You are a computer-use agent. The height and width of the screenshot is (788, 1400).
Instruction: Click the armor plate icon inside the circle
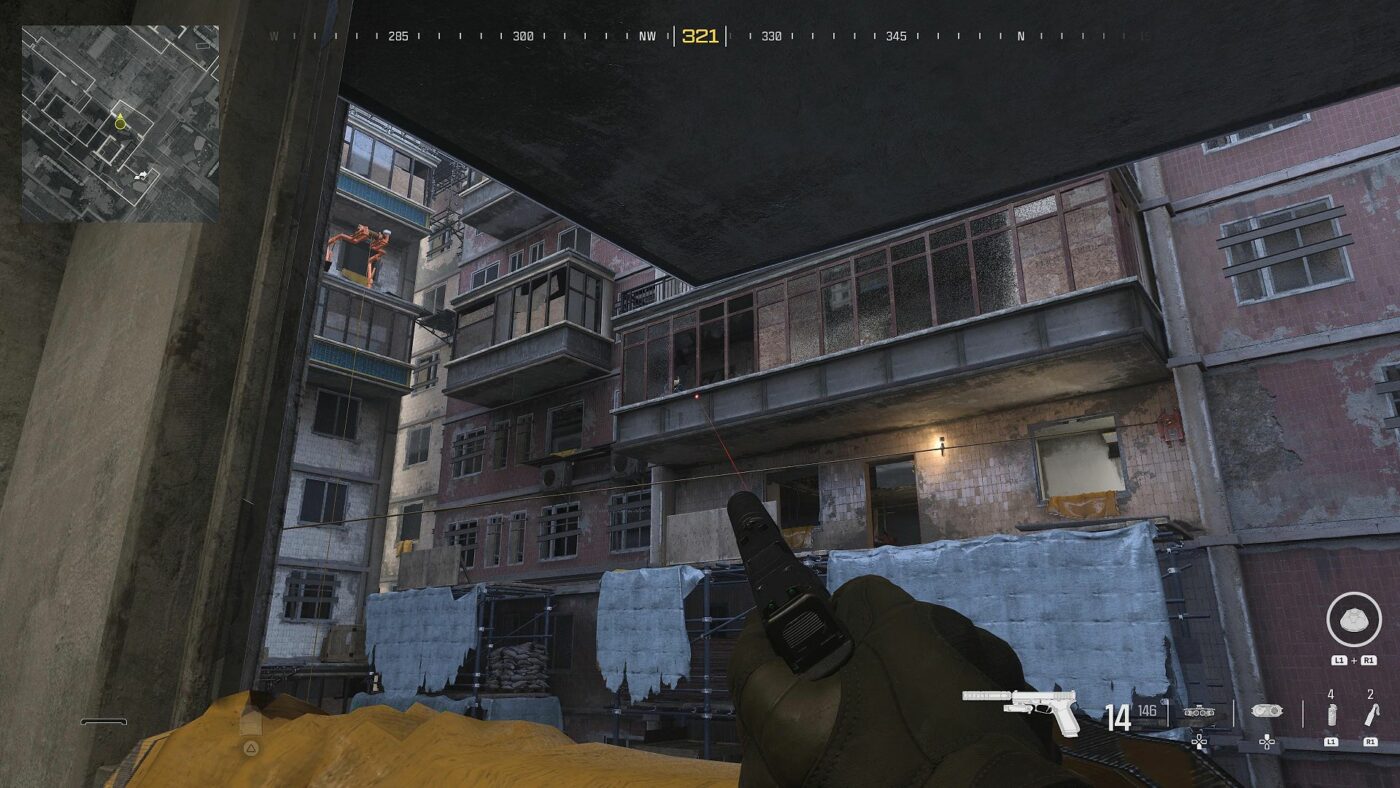coord(1353,620)
